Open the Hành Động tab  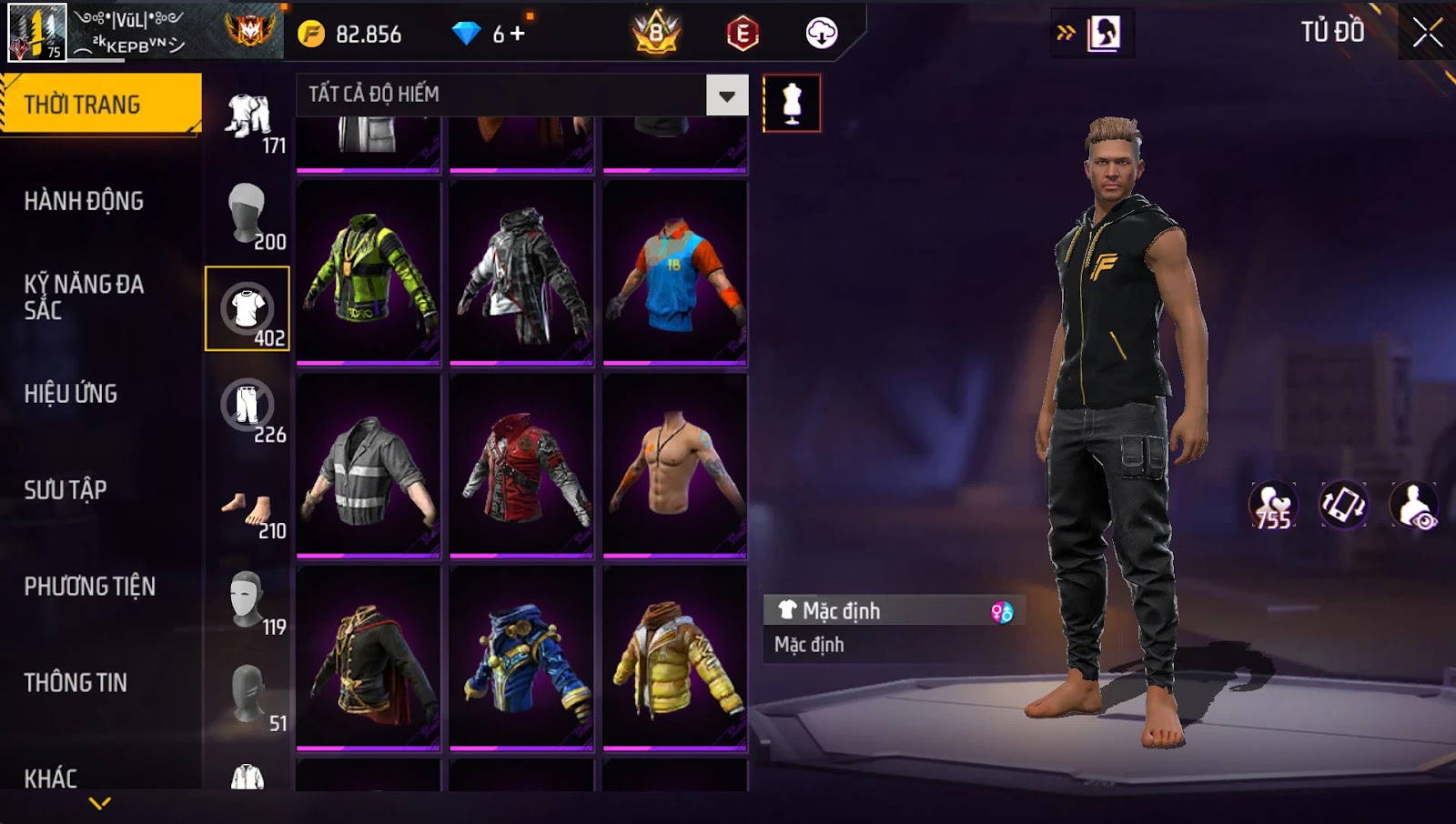coord(84,201)
